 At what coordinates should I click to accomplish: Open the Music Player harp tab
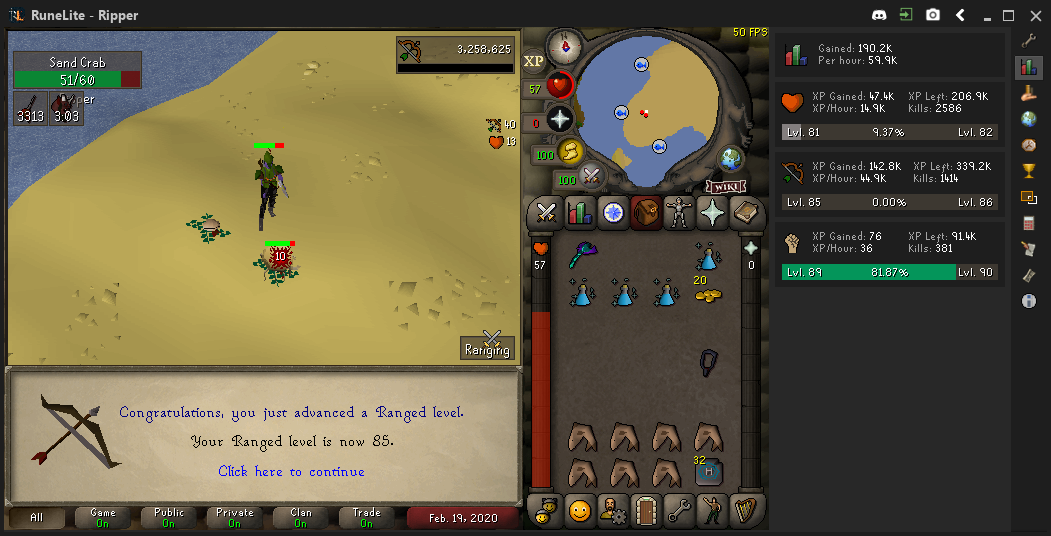tap(745, 511)
